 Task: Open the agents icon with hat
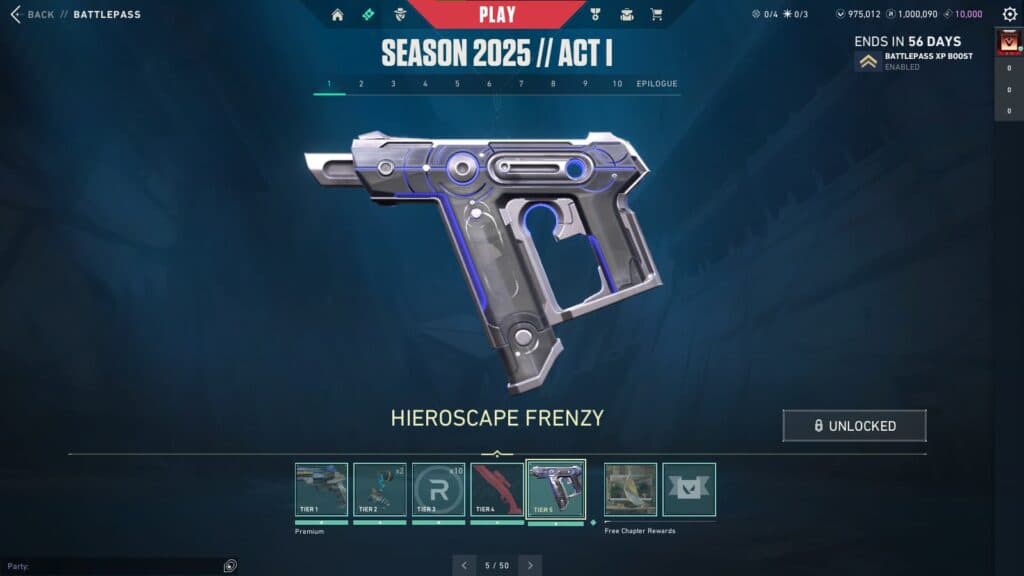point(400,15)
